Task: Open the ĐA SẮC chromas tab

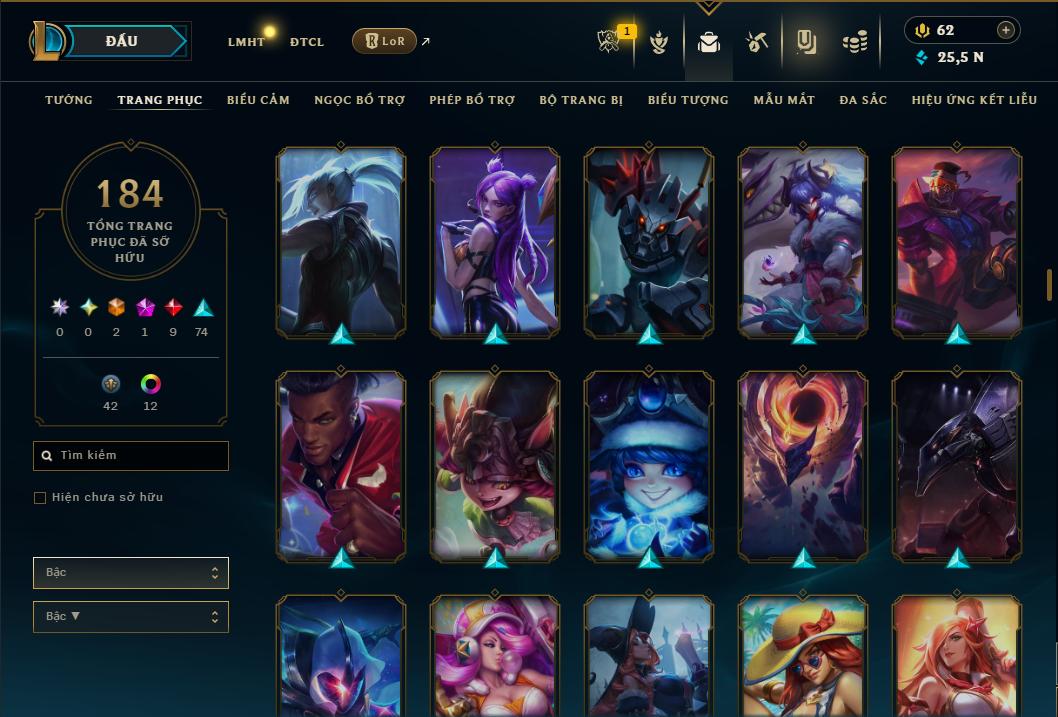Action: [863, 100]
